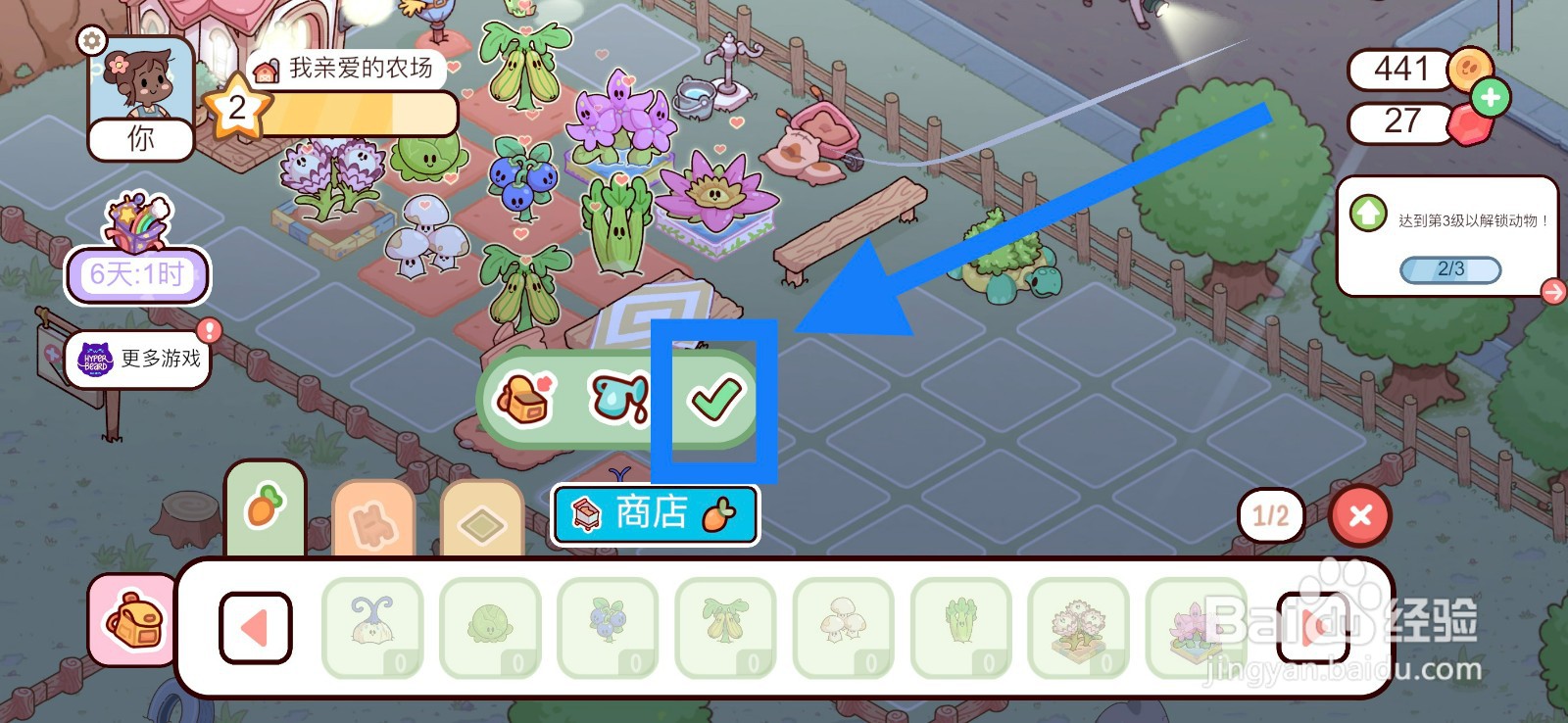Image resolution: width=1568 pixels, height=723 pixels.
Task: Click the HyperBeard cat icon next to 更多游戏
Action: coord(94,360)
